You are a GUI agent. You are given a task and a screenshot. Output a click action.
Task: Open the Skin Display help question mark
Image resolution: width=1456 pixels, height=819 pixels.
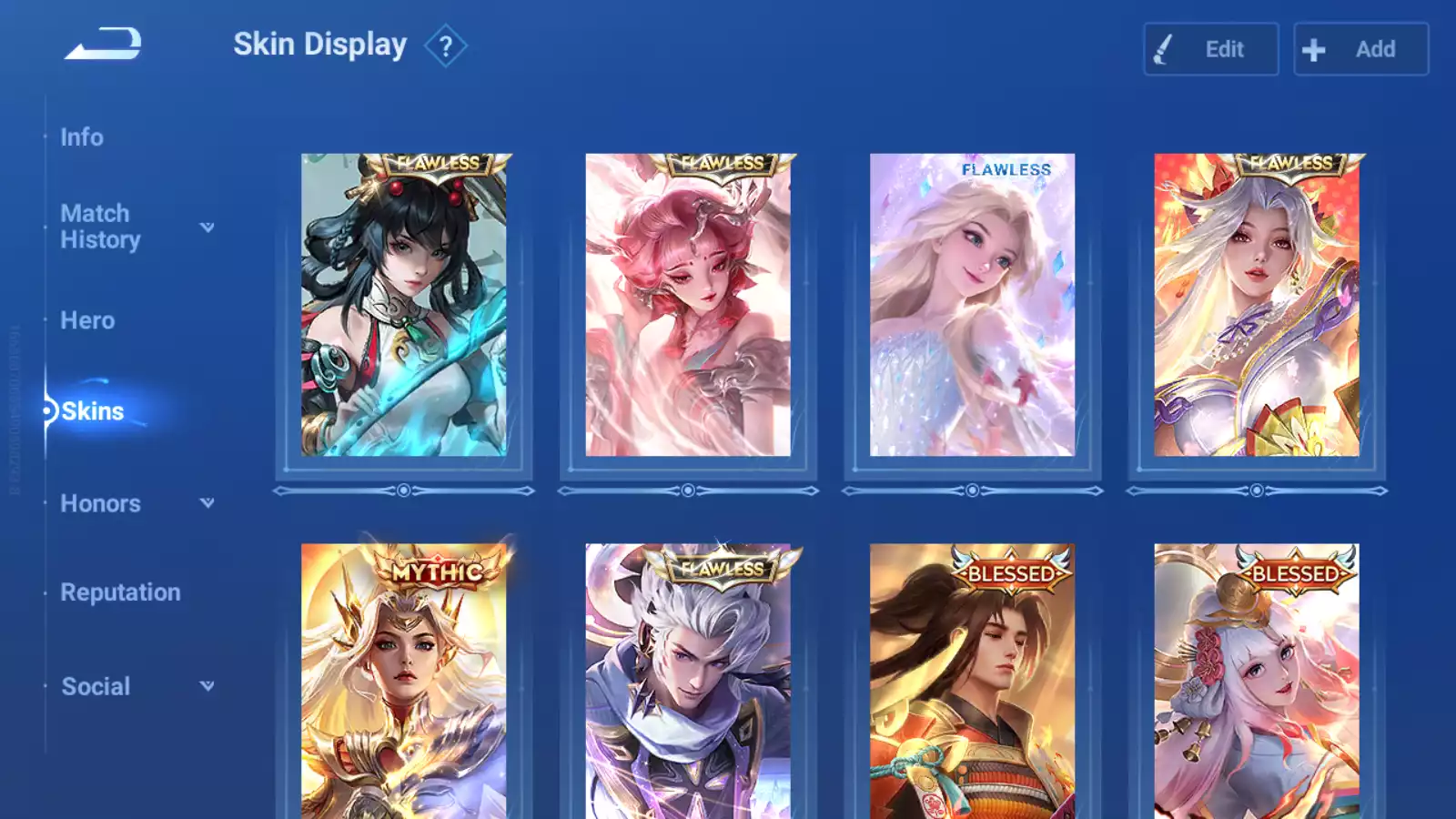pos(445,46)
